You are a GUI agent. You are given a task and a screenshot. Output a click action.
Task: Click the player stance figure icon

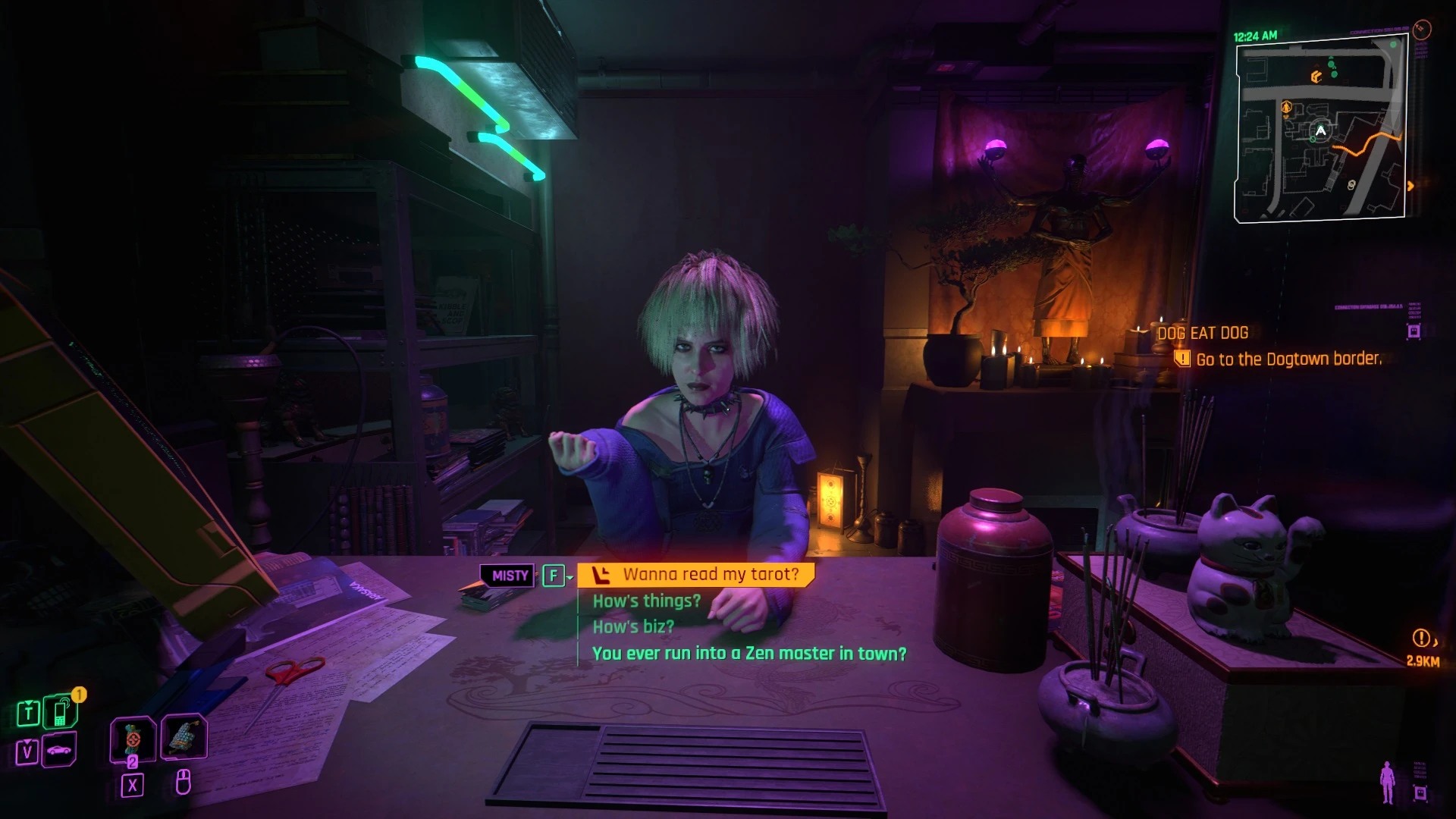pyautogui.click(x=1388, y=783)
